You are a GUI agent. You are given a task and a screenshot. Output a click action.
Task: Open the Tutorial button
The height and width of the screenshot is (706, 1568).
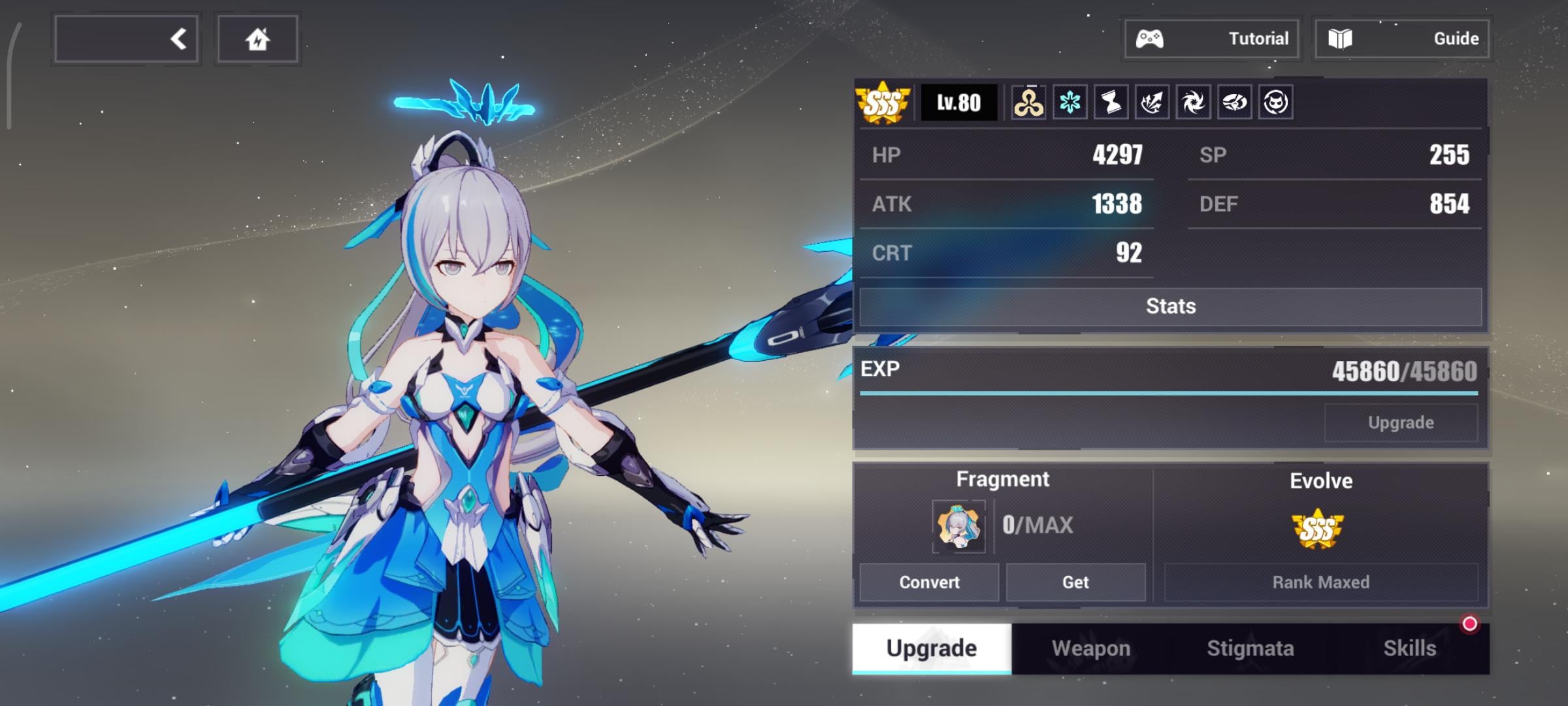(x=1212, y=39)
